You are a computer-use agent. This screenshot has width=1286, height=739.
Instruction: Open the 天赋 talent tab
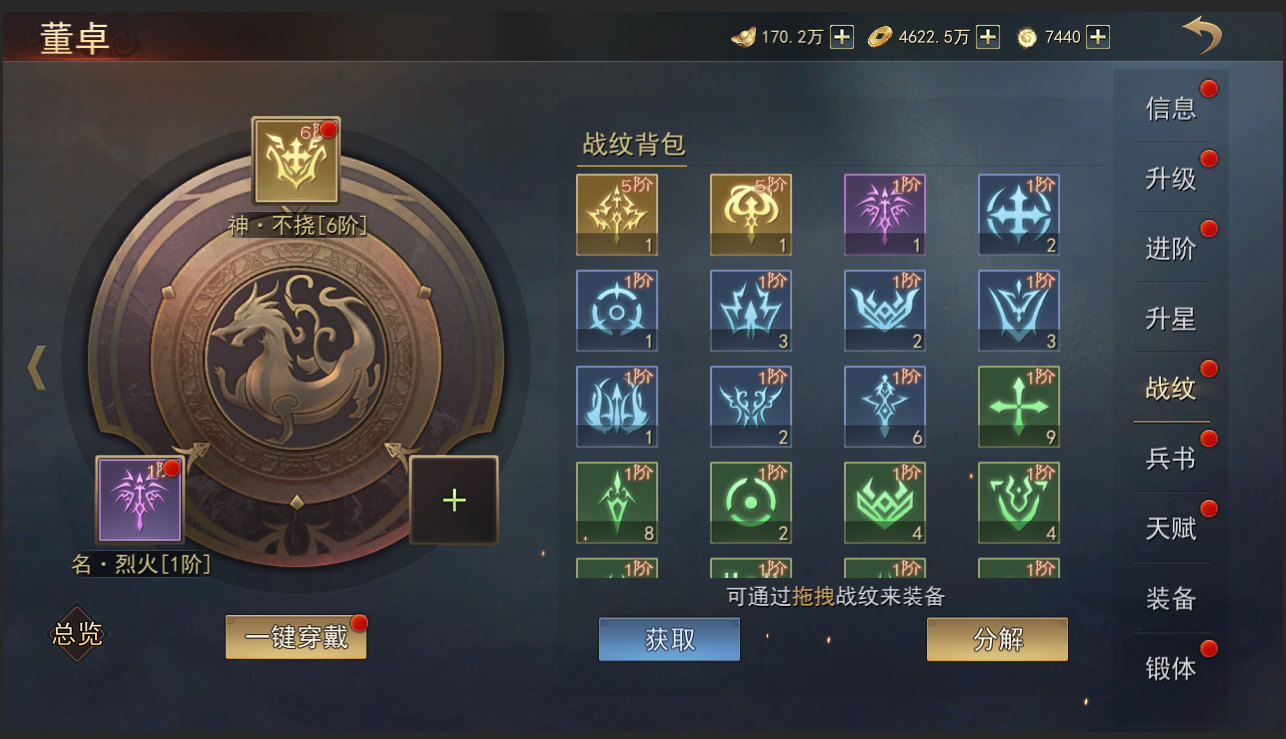point(1171,528)
